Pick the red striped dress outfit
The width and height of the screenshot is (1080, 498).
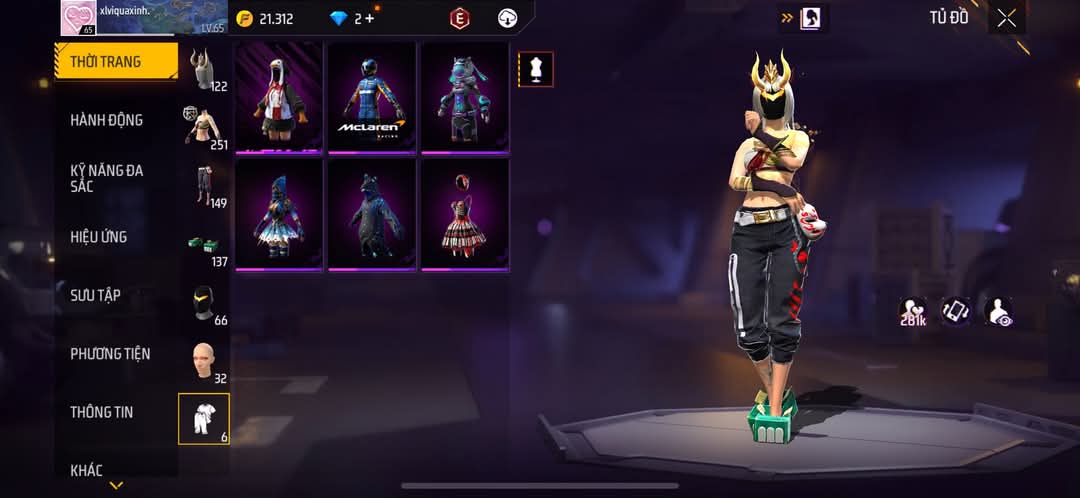tap(464, 214)
